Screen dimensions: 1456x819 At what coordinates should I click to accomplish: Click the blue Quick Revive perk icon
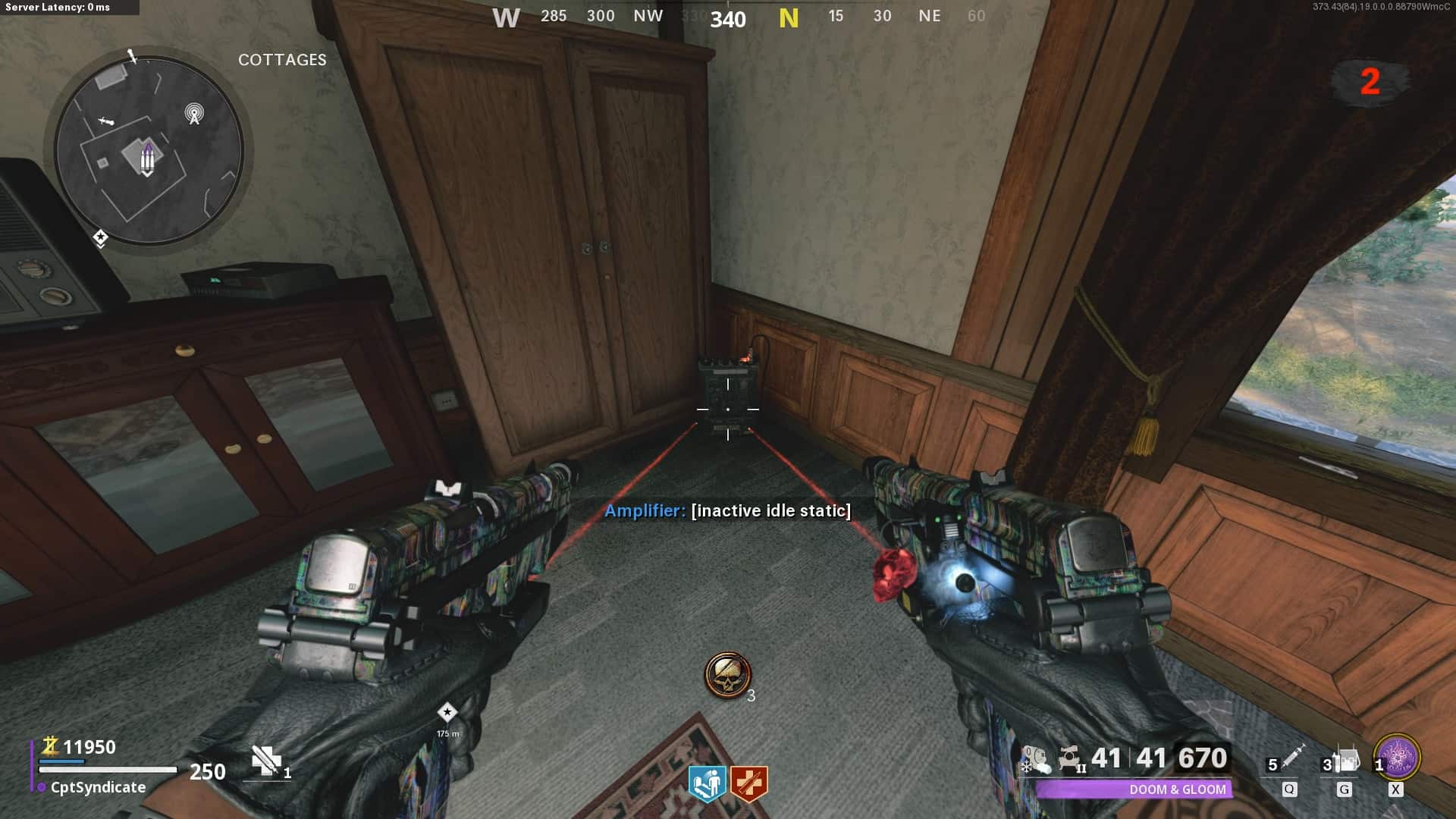[707, 784]
